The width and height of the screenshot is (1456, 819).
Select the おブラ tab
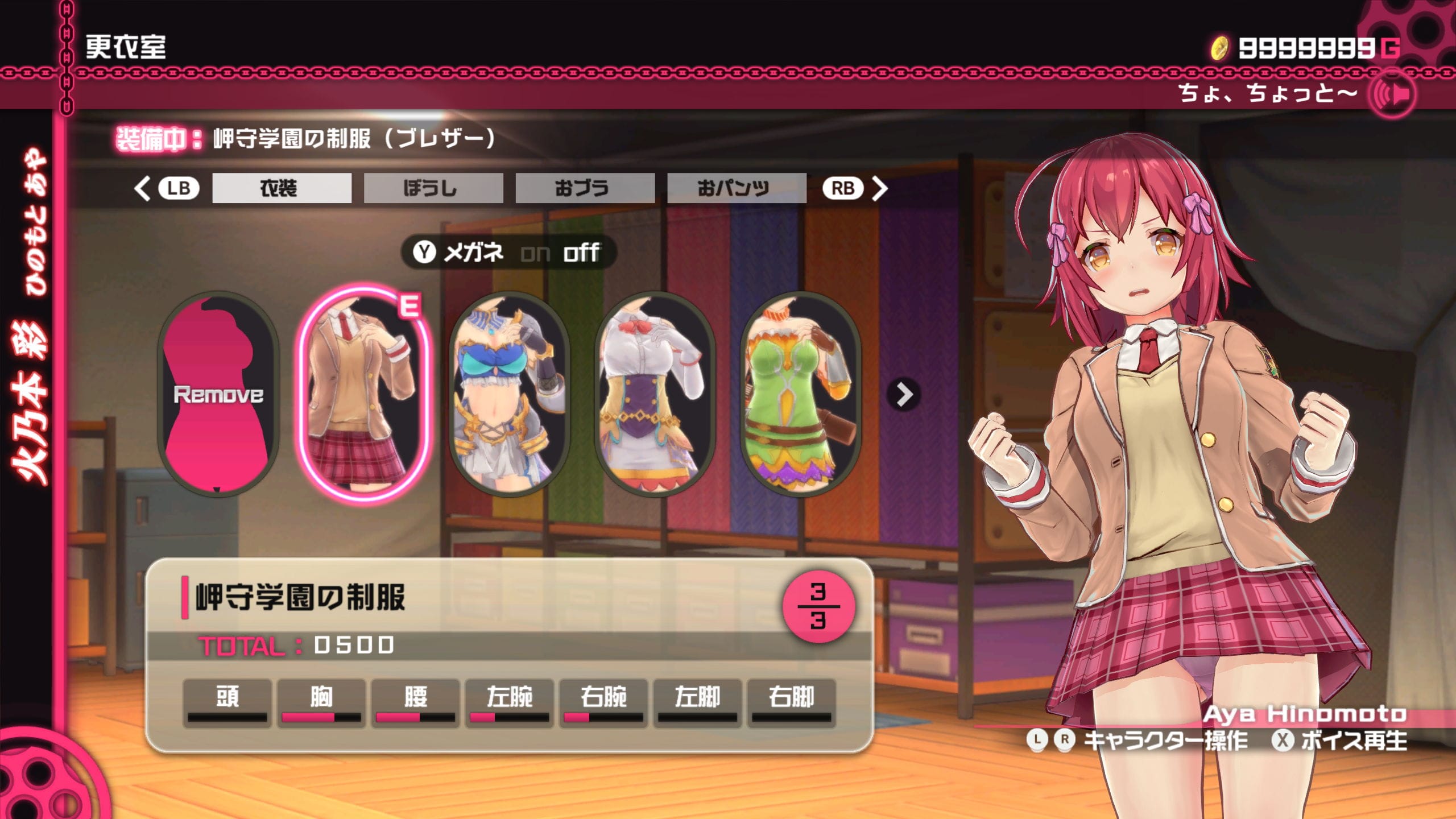point(585,188)
